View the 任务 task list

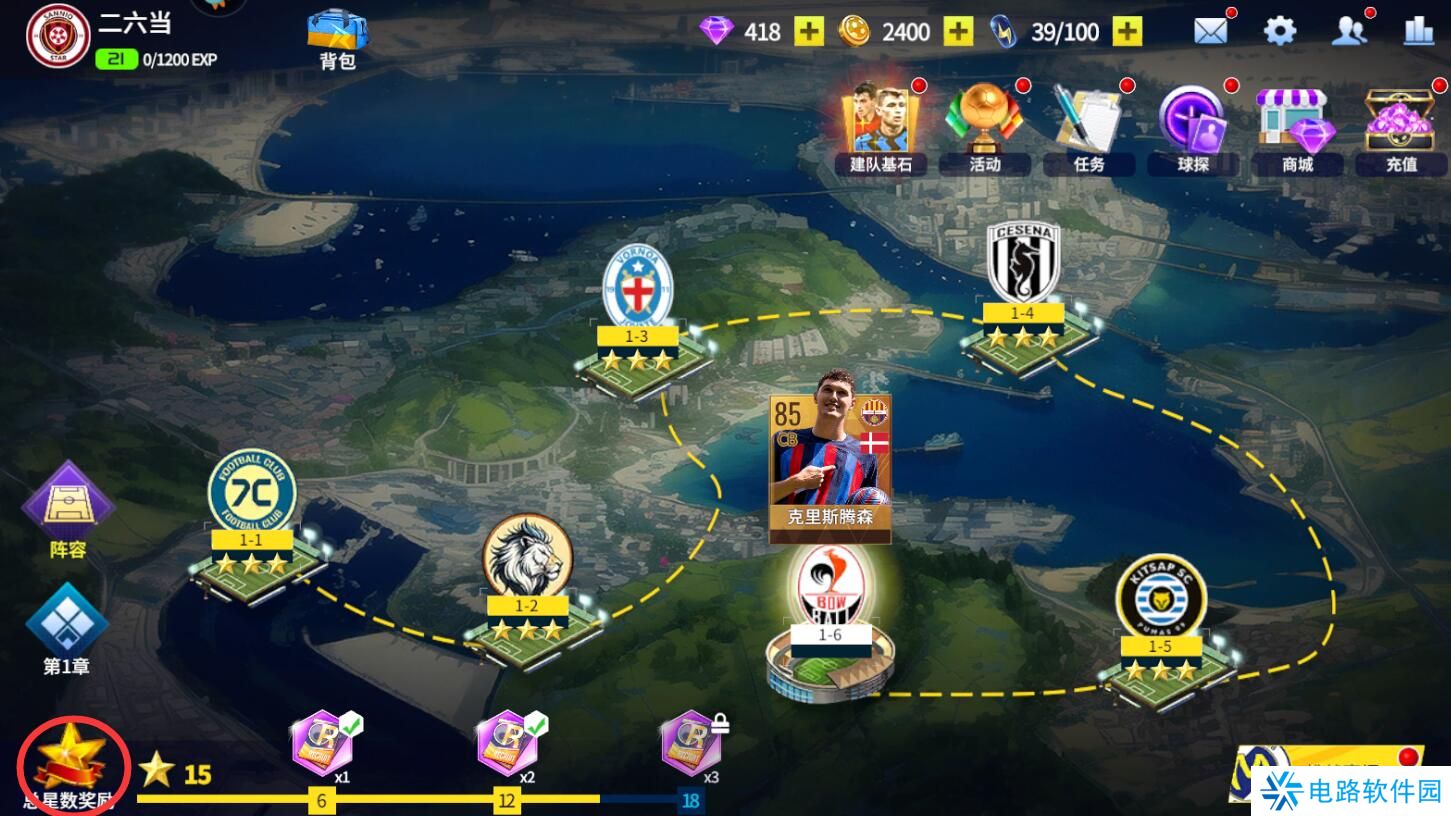click(1088, 128)
